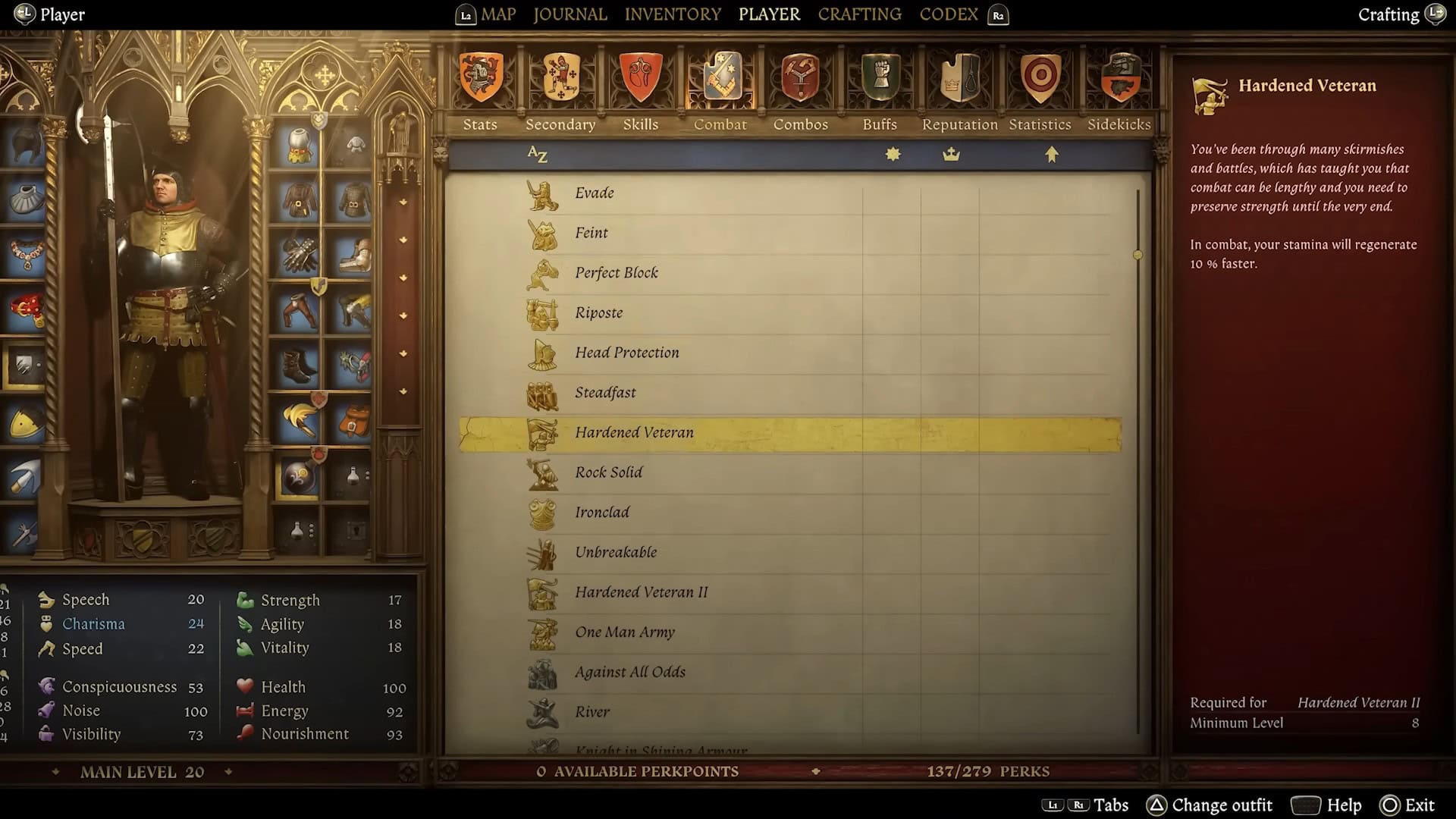Screen dimensions: 1456x819
Task: Open the Sidekicks dog icon tab
Action: point(1120,76)
